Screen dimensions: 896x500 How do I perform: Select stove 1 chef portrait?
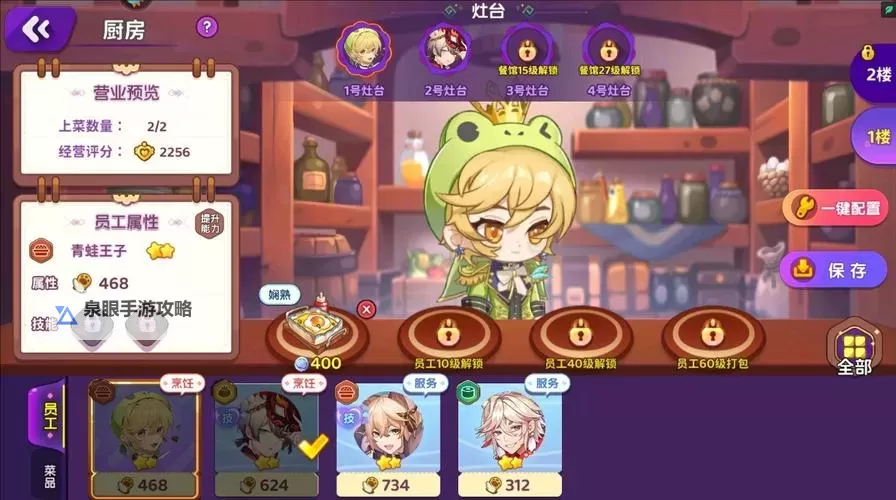pyautogui.click(x=363, y=49)
